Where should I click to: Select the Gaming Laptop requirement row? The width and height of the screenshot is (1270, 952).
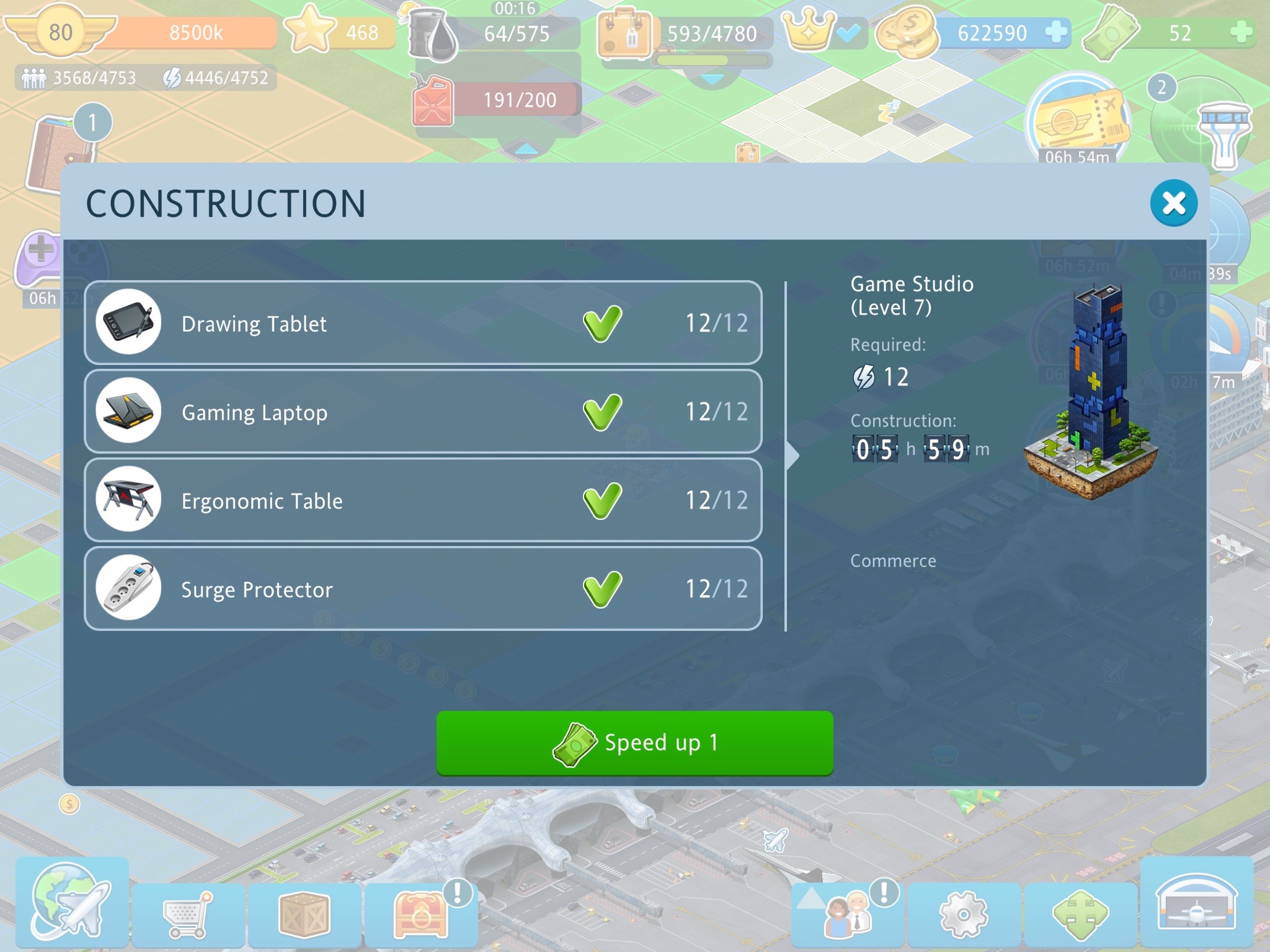pos(423,412)
